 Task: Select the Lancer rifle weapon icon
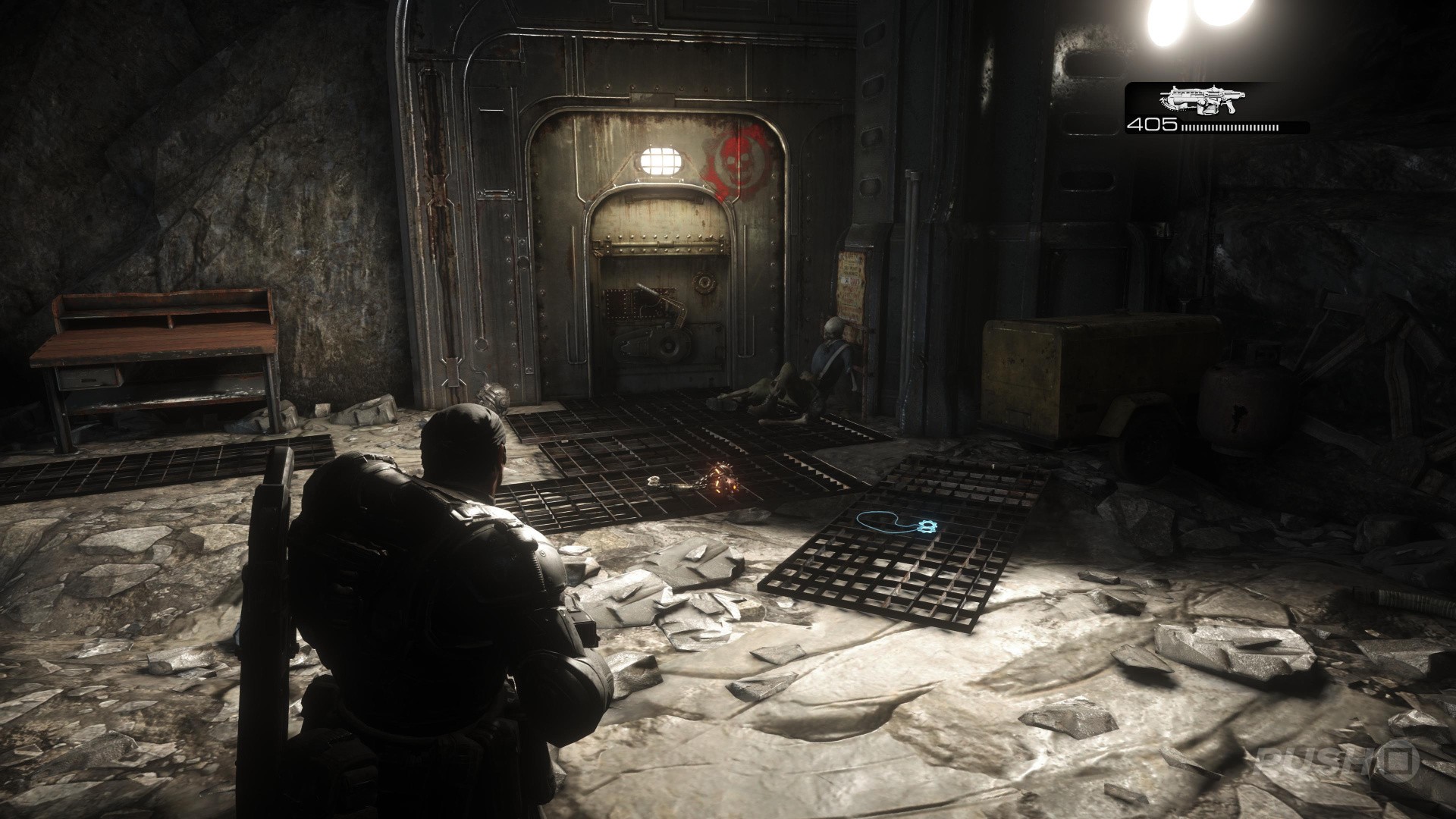pyautogui.click(x=1200, y=99)
